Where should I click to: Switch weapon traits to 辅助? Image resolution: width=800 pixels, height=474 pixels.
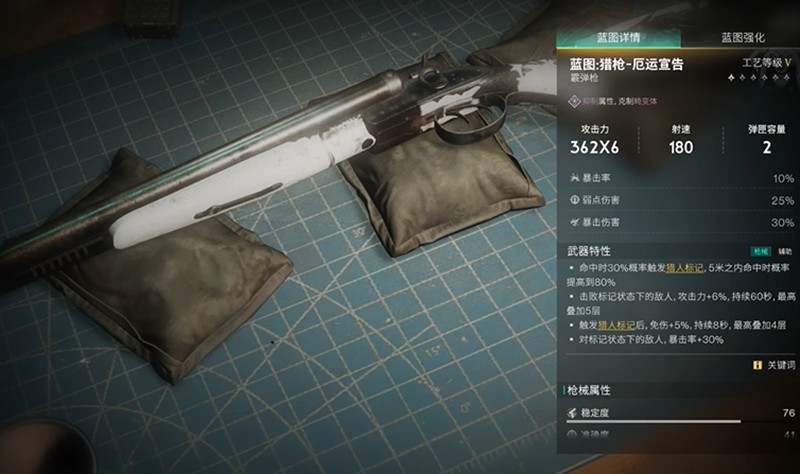[x=785, y=250]
